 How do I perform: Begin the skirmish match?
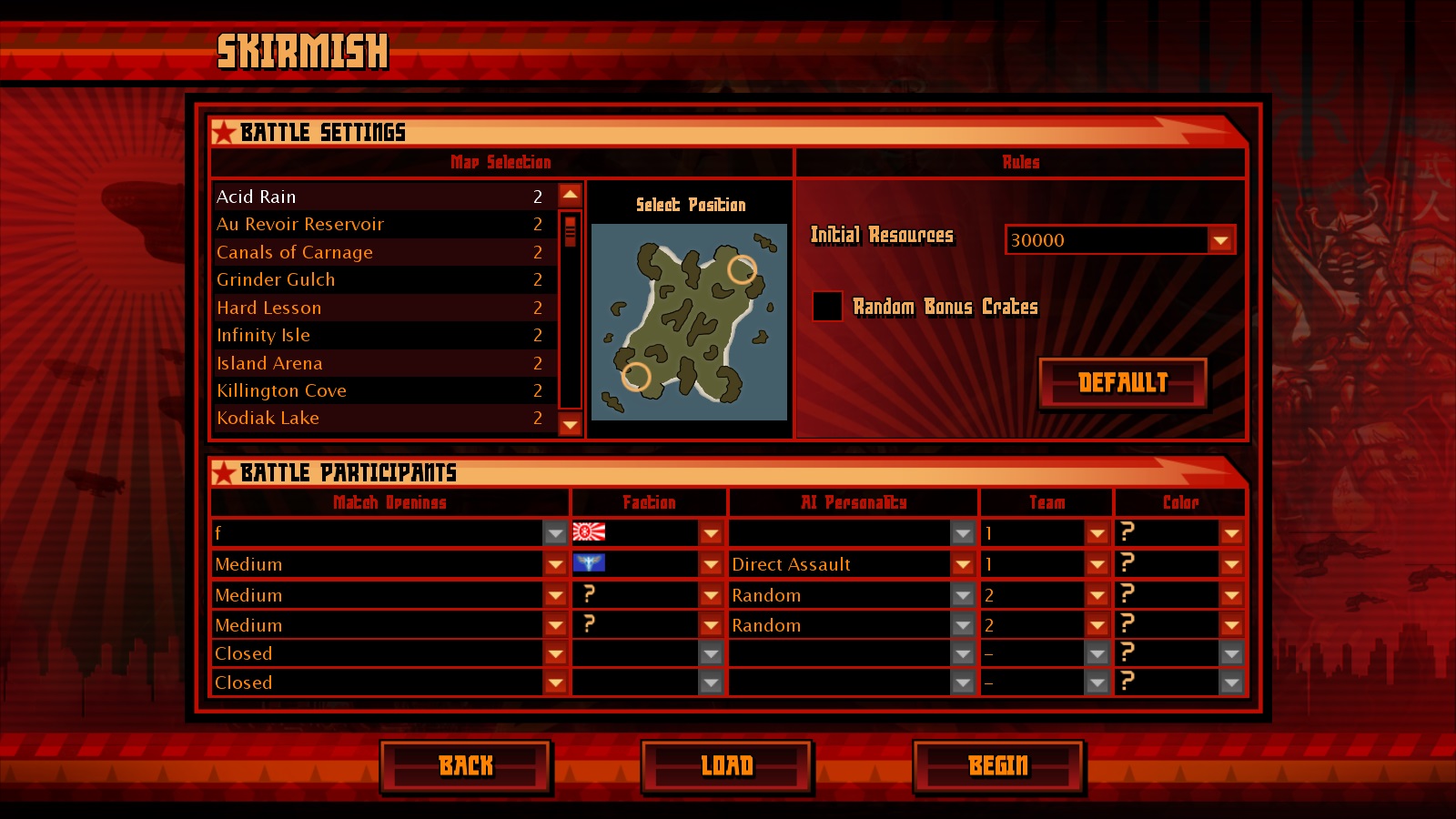pos(998,766)
